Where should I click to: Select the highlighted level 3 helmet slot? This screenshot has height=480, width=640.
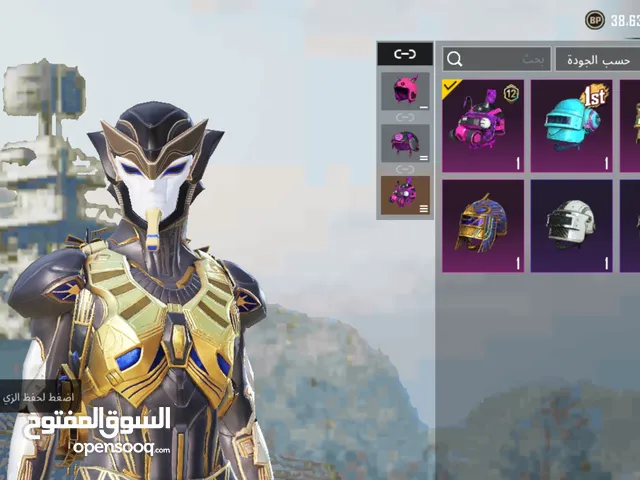point(405,195)
